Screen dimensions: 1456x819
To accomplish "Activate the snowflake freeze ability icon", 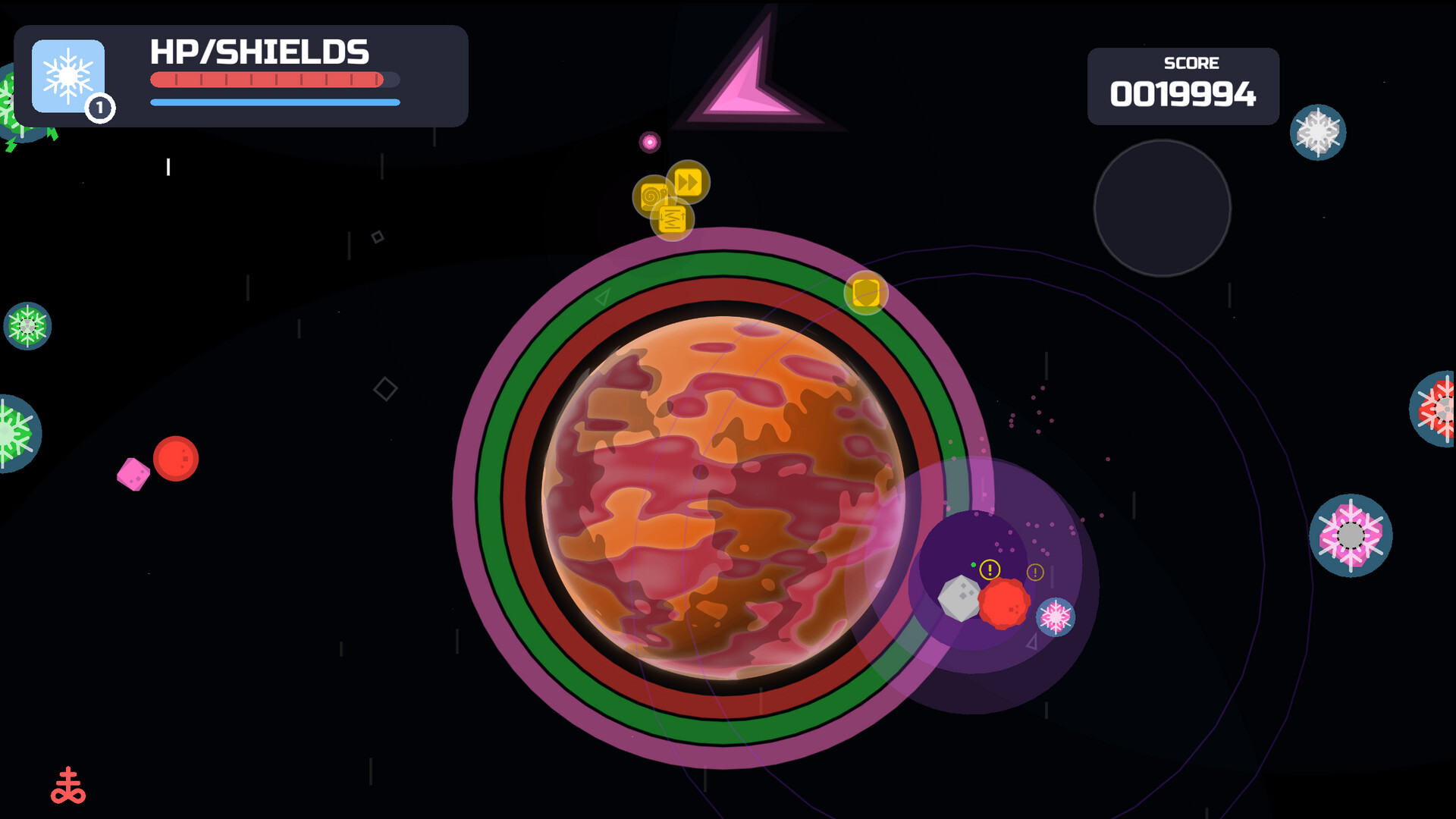I will [68, 77].
